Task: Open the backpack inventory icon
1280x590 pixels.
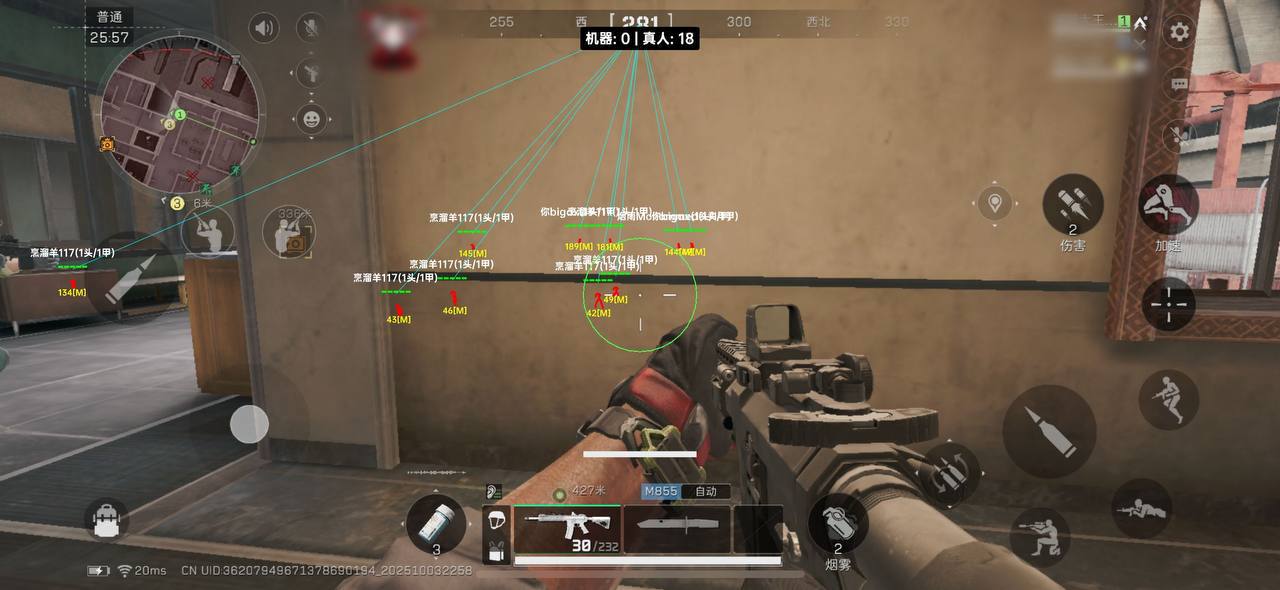Action: pos(107,519)
